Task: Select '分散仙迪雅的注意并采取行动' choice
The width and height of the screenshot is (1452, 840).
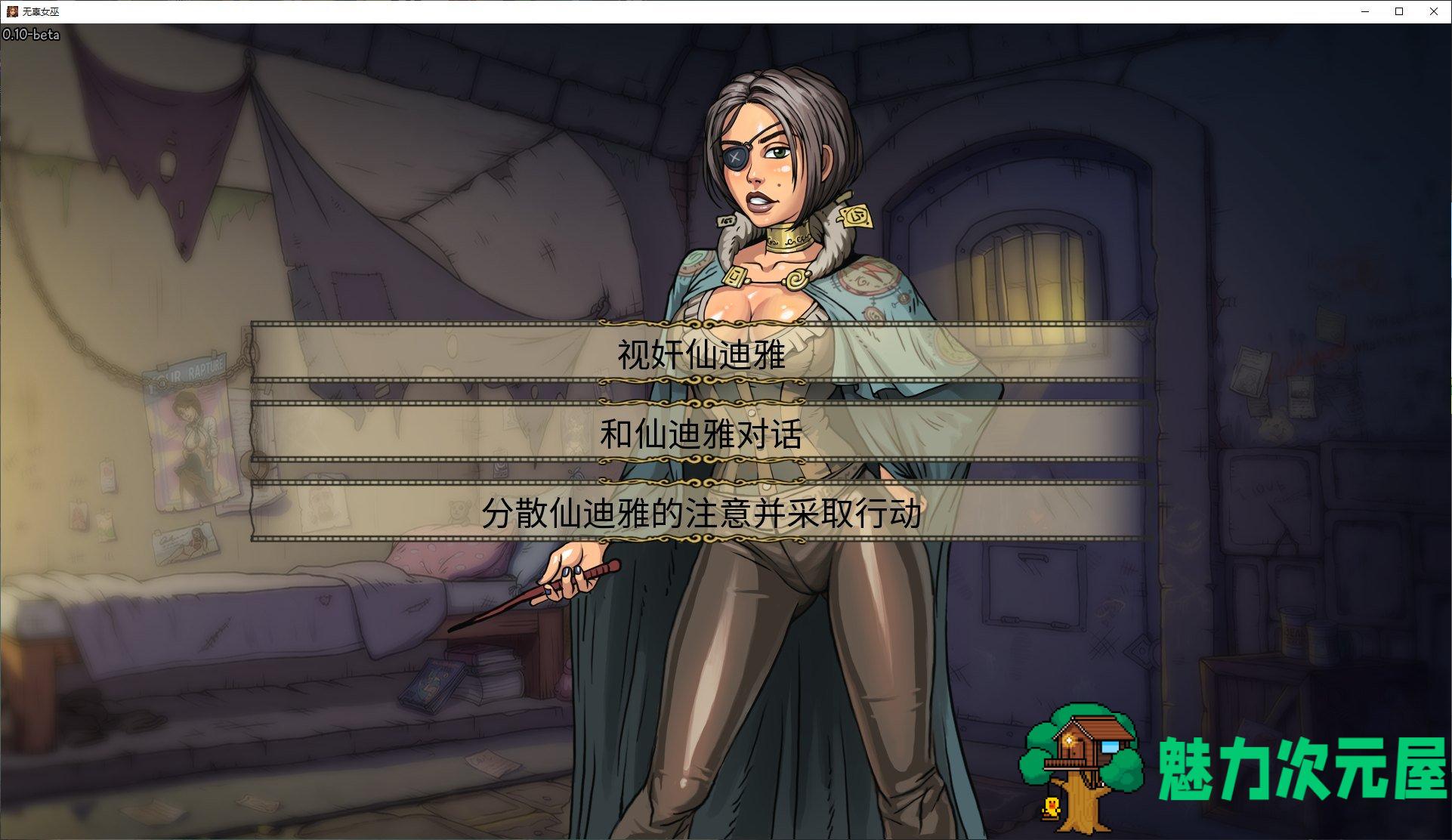Action: point(701,514)
